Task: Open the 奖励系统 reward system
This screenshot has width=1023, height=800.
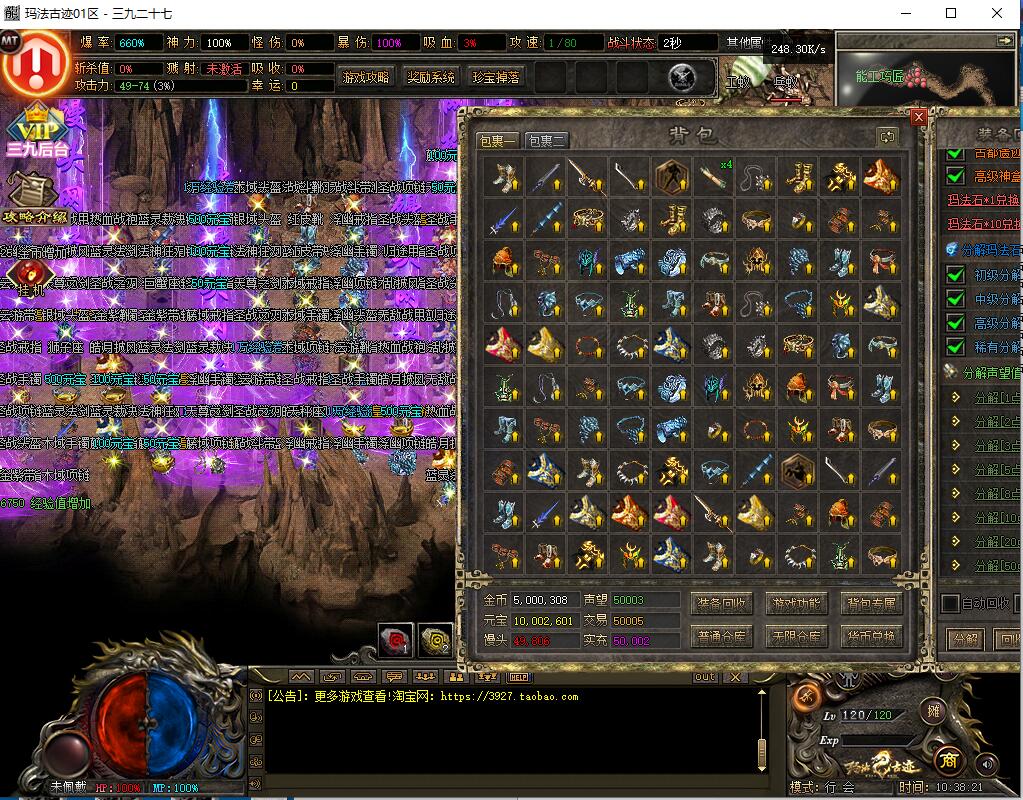Action: click(430, 77)
